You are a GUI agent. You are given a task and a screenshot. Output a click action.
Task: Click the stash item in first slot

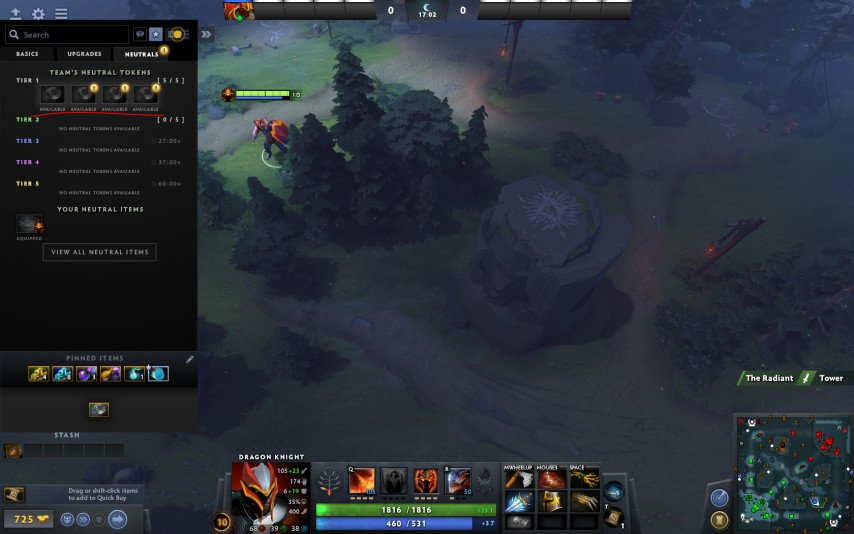click(13, 451)
